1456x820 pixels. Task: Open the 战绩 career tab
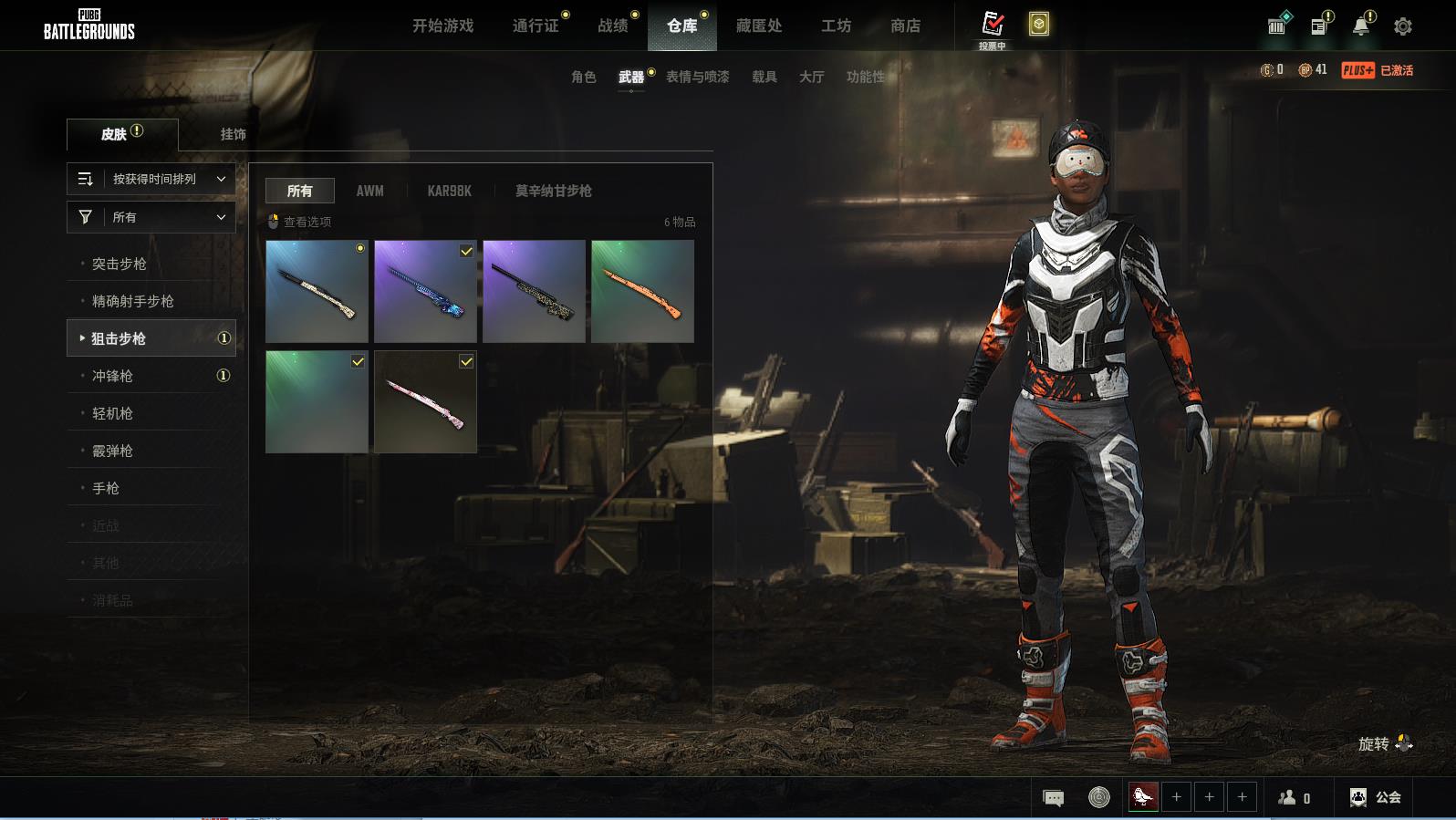613,26
